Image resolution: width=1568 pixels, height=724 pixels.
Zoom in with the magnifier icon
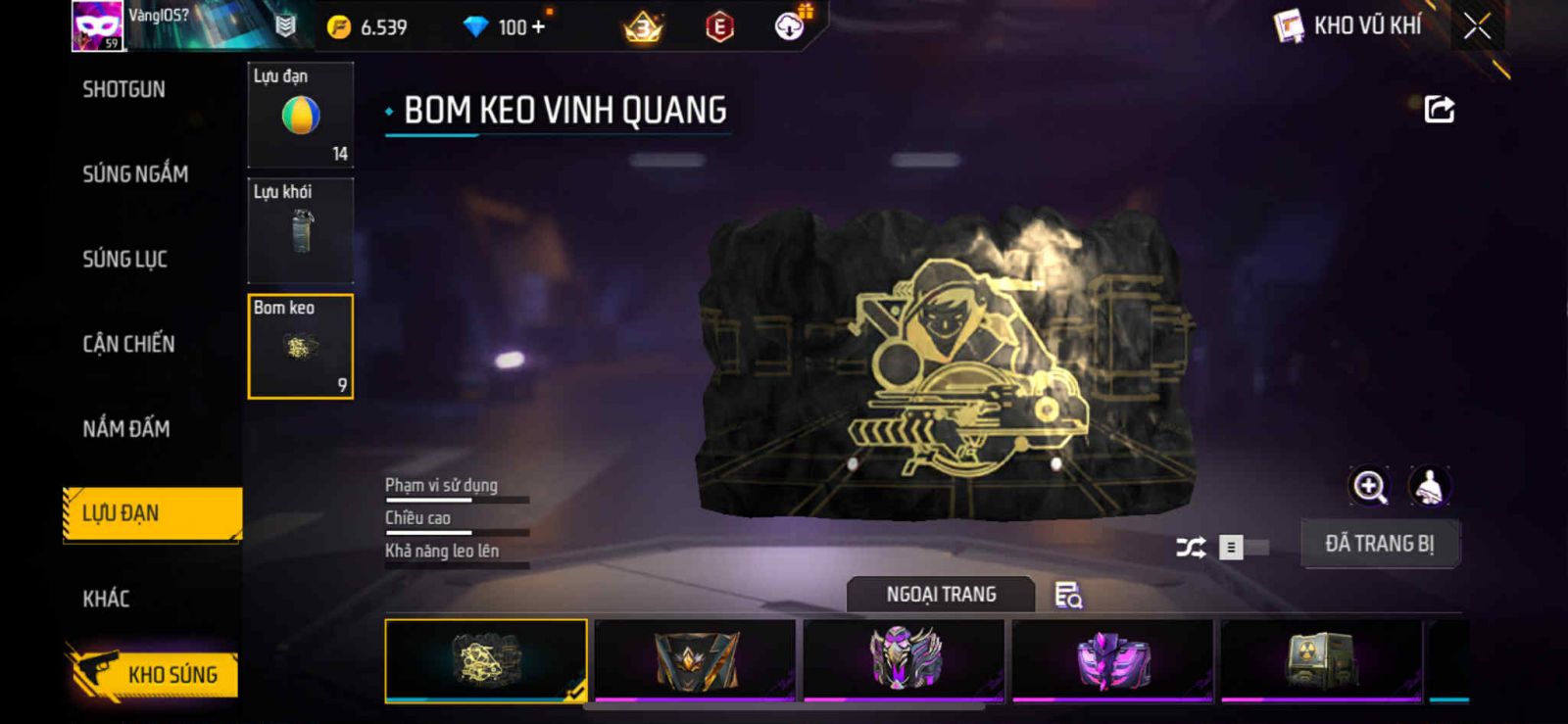[1369, 486]
